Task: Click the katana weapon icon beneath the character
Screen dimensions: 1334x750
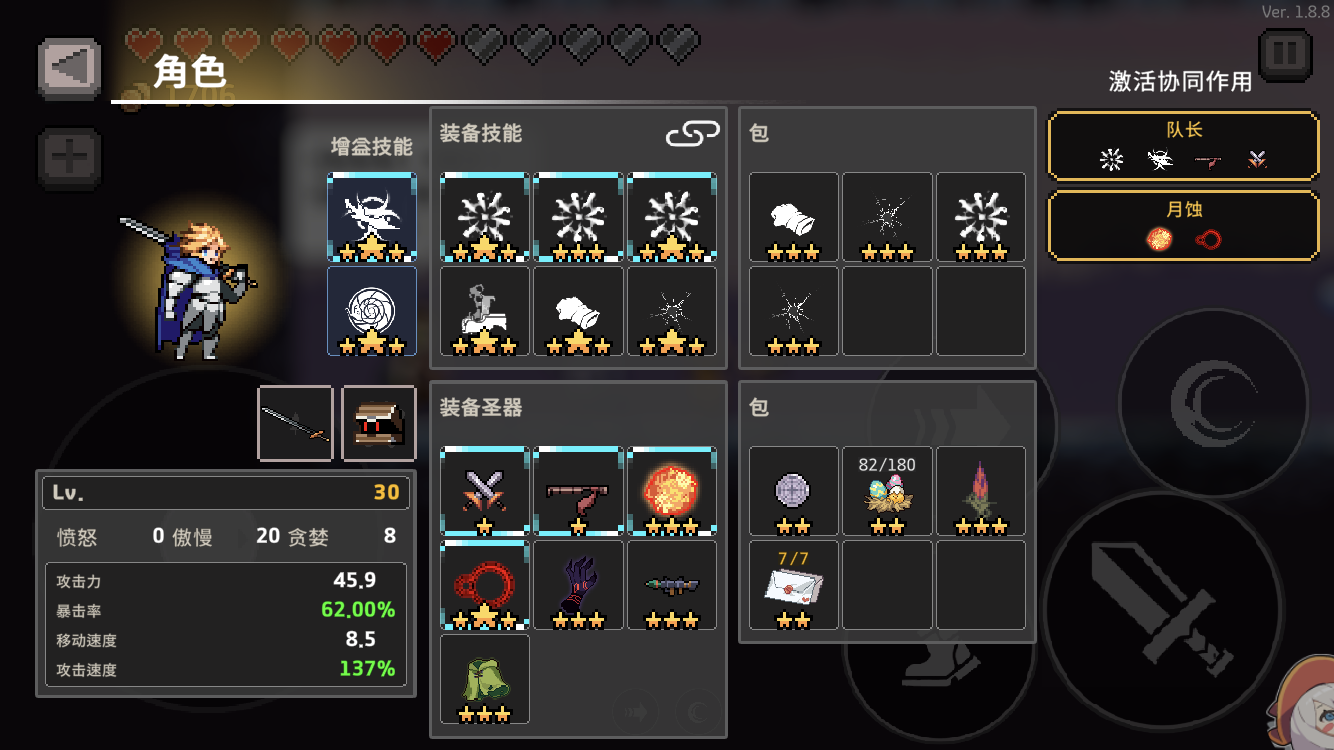Action: (x=295, y=422)
